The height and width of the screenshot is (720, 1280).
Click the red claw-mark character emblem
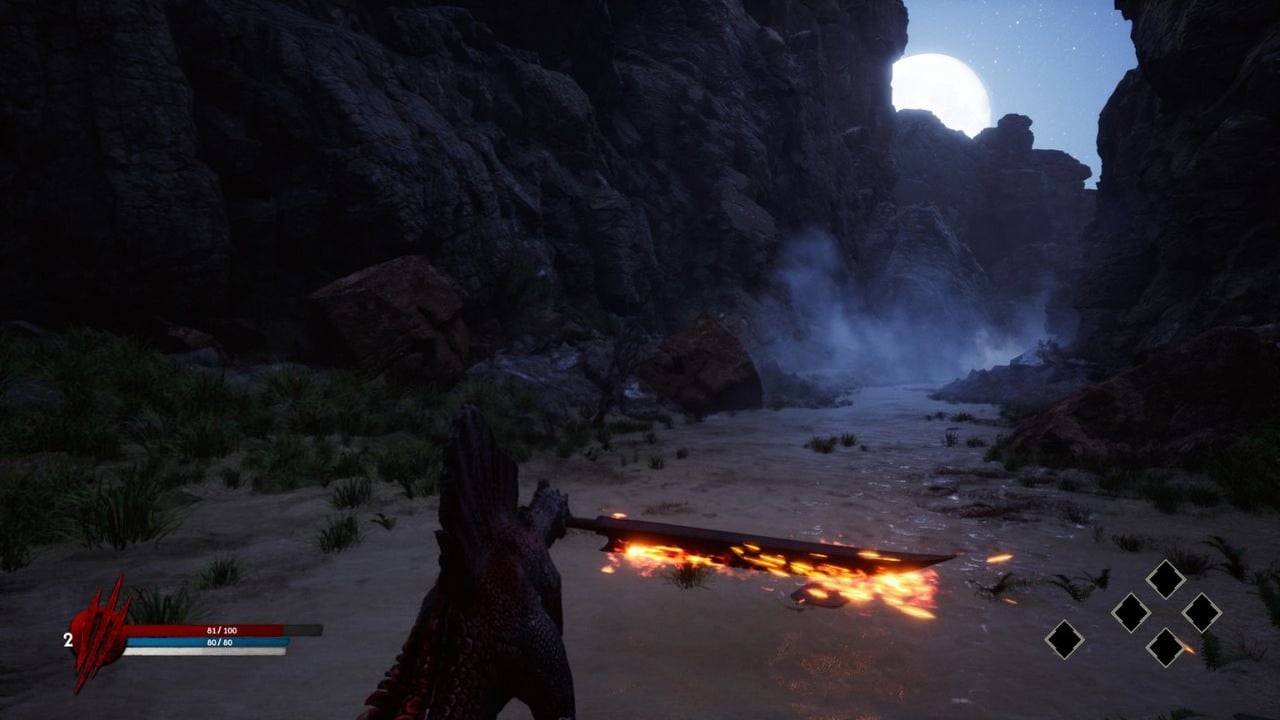(100, 632)
